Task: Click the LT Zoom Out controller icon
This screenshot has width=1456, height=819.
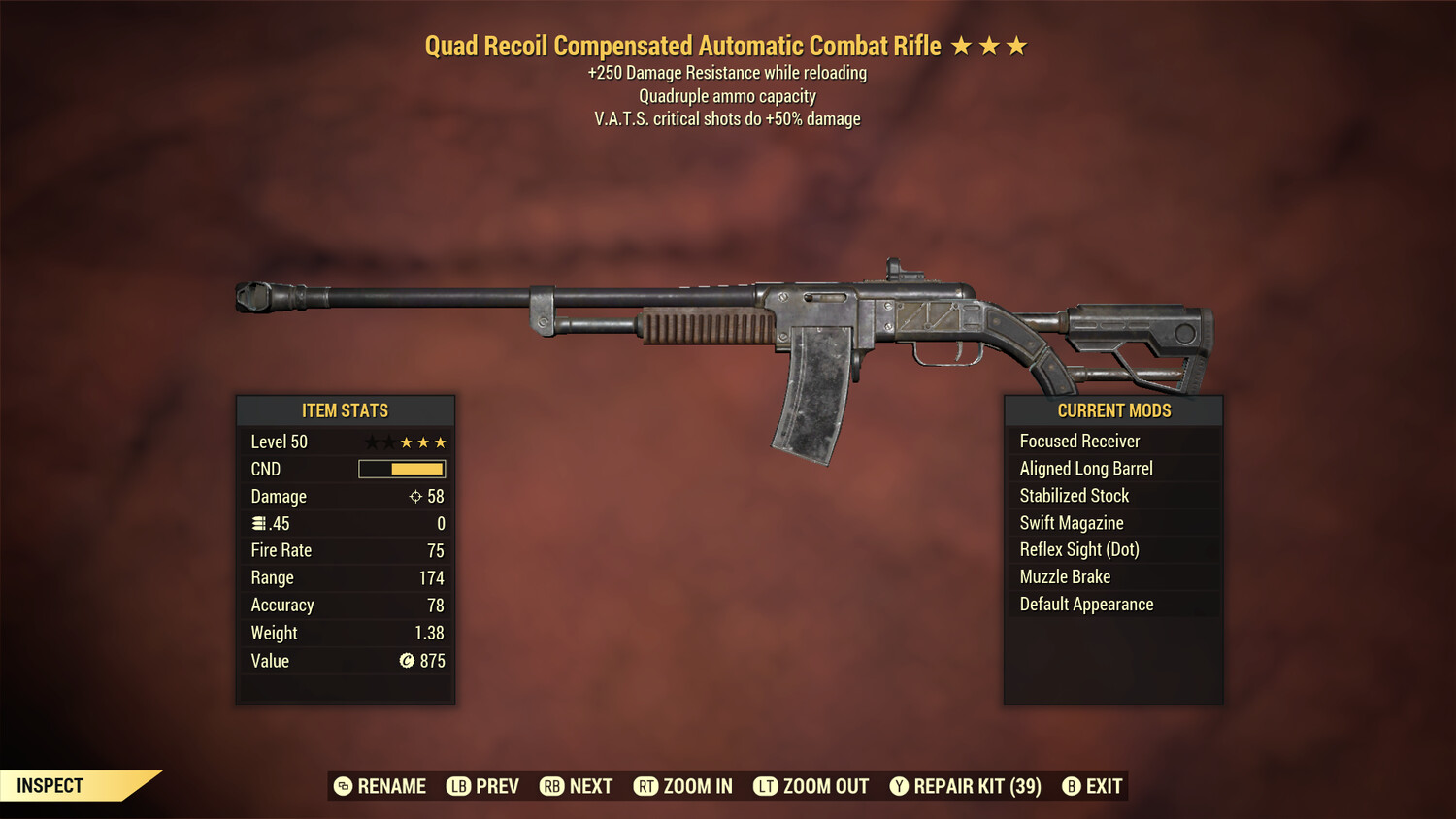Action: coord(766,786)
